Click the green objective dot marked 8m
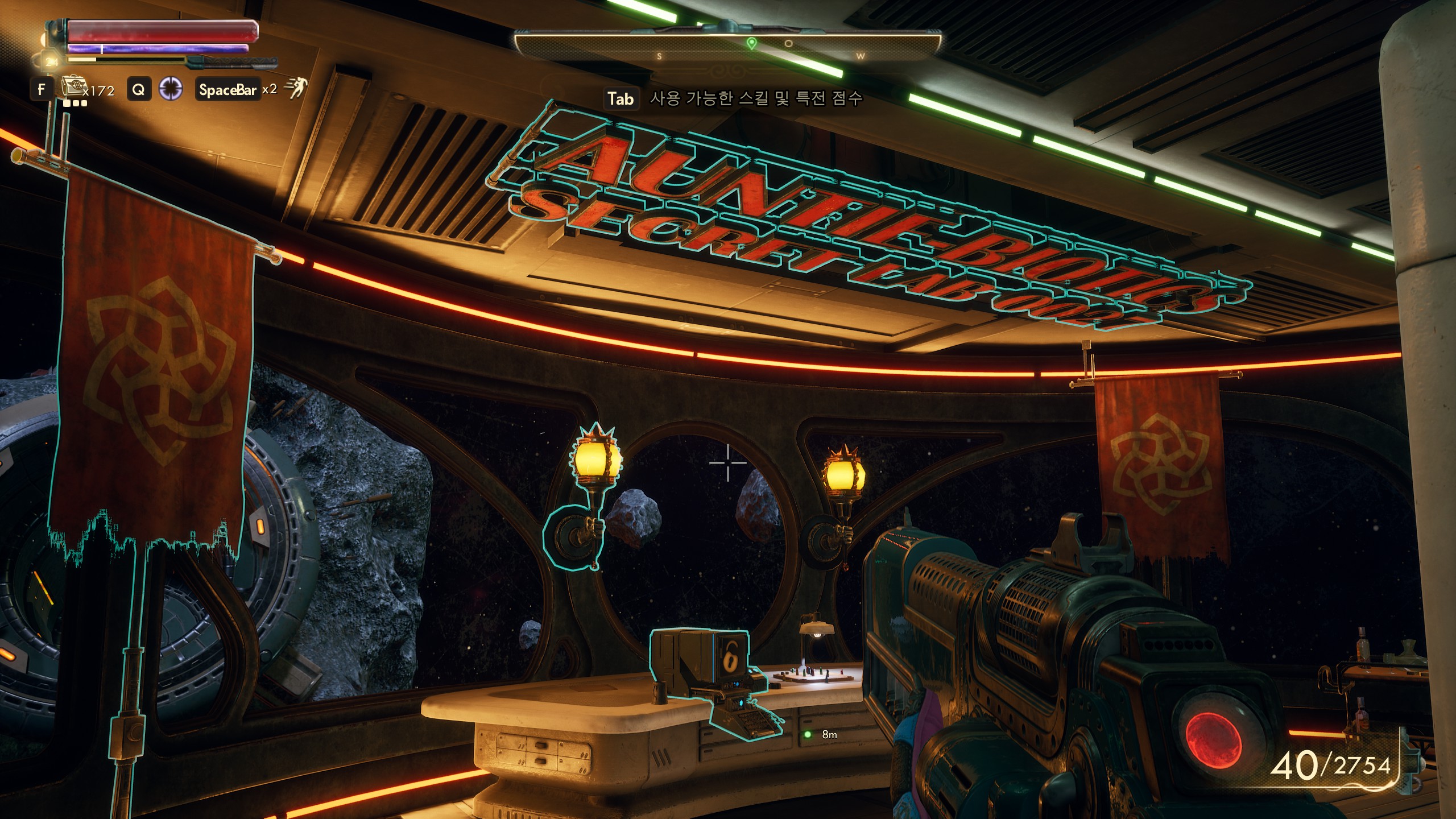Image resolution: width=1456 pixels, height=819 pixels. pyautogui.click(x=807, y=734)
